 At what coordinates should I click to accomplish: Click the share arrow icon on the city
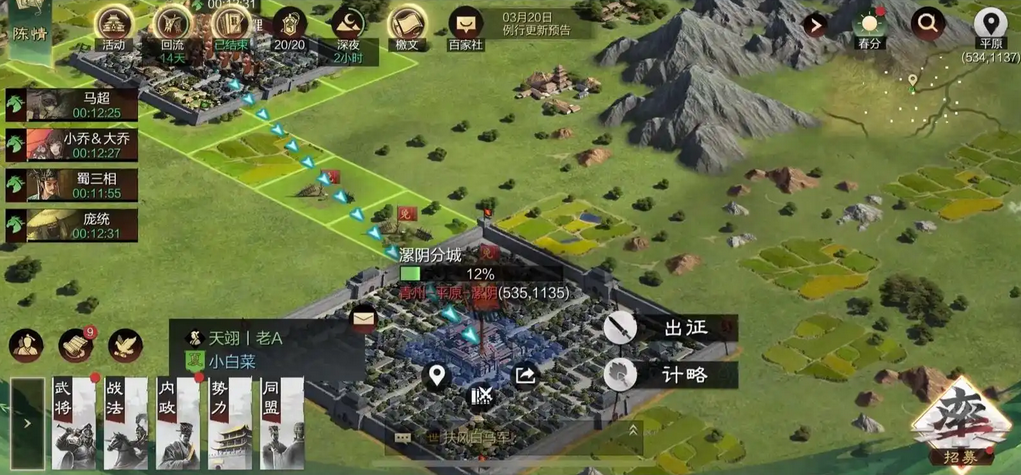[525, 376]
